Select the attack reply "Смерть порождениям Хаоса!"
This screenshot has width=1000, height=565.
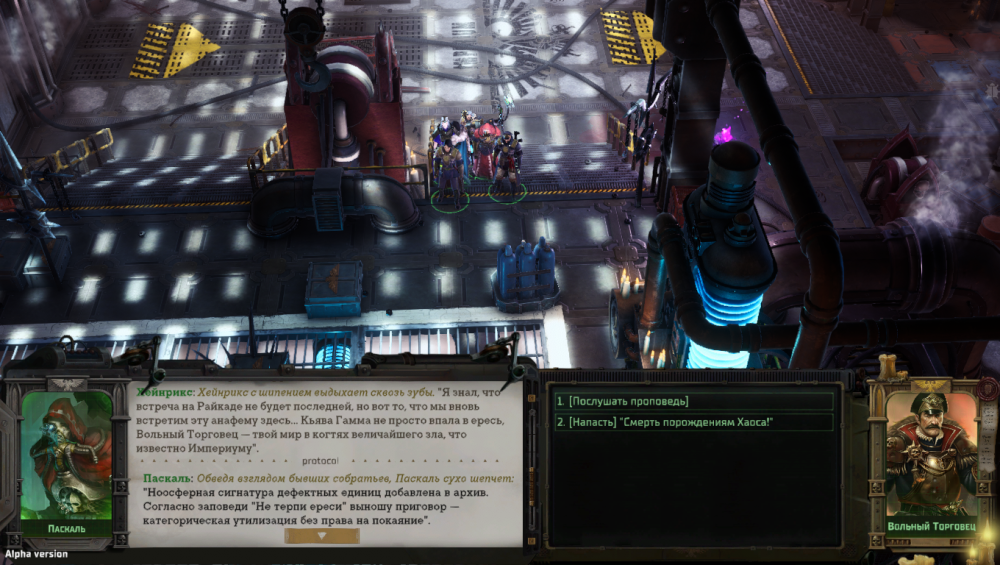tap(693, 422)
